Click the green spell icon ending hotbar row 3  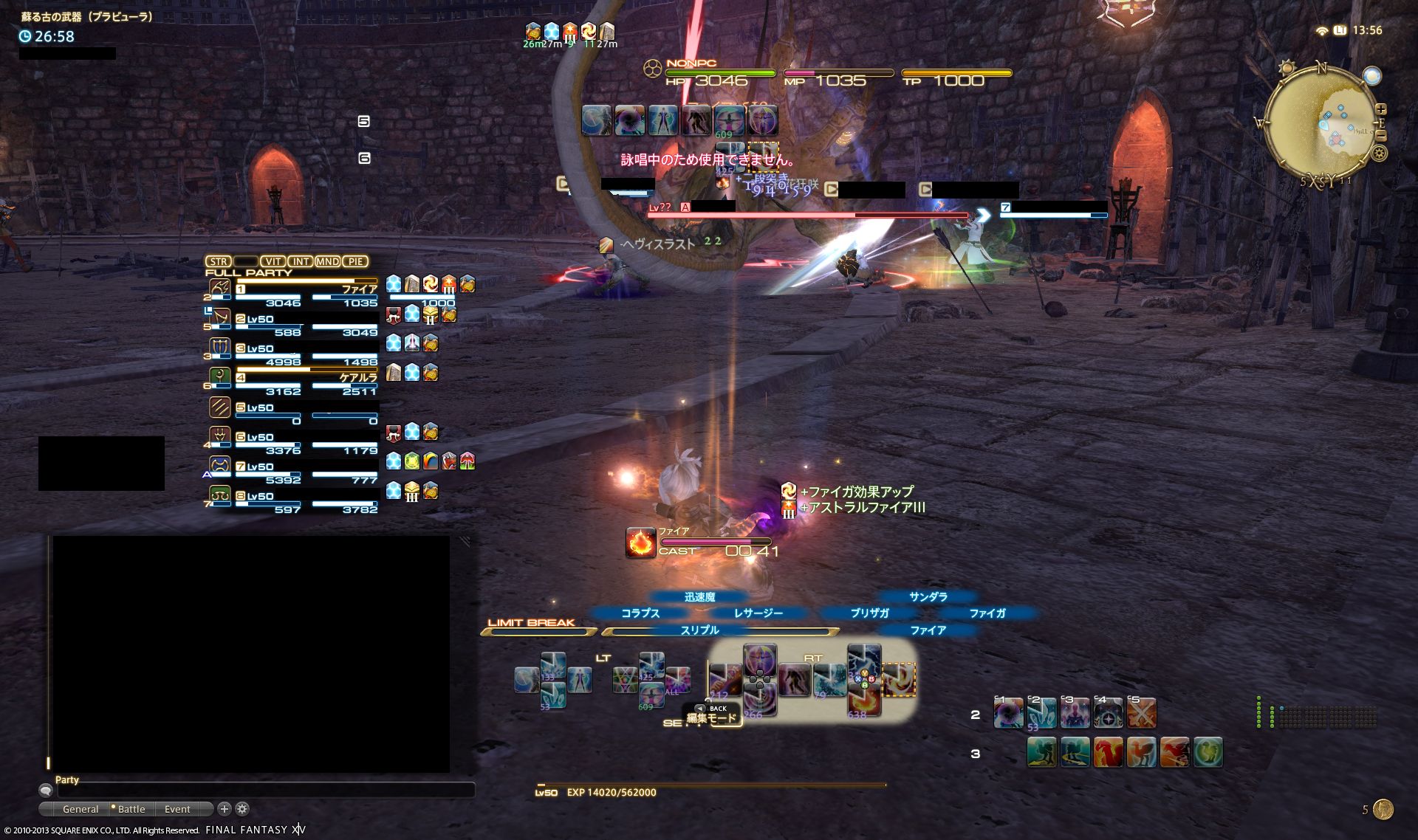click(1207, 752)
